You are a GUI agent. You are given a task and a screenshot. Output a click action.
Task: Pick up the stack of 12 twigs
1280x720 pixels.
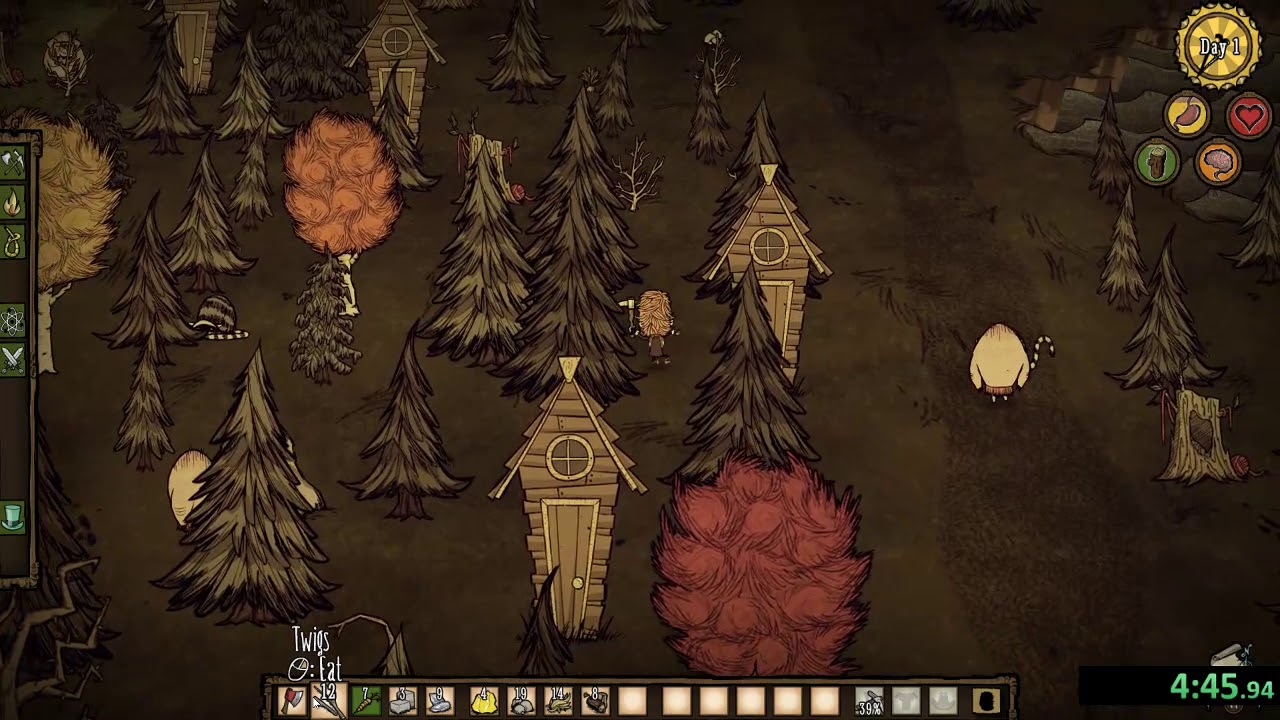328,701
